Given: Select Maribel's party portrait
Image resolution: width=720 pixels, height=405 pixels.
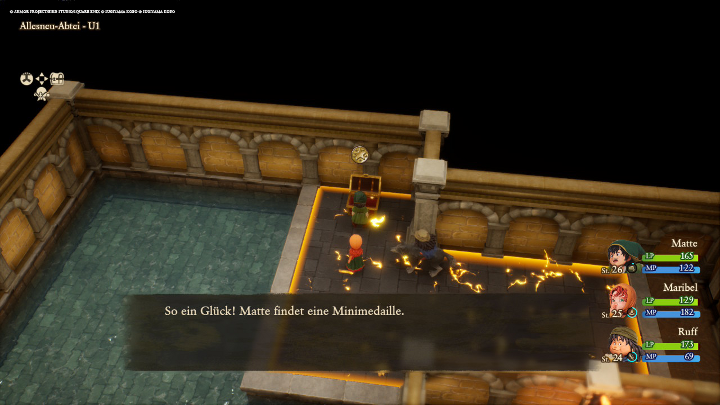Looking at the screenshot, I should [x=623, y=300].
